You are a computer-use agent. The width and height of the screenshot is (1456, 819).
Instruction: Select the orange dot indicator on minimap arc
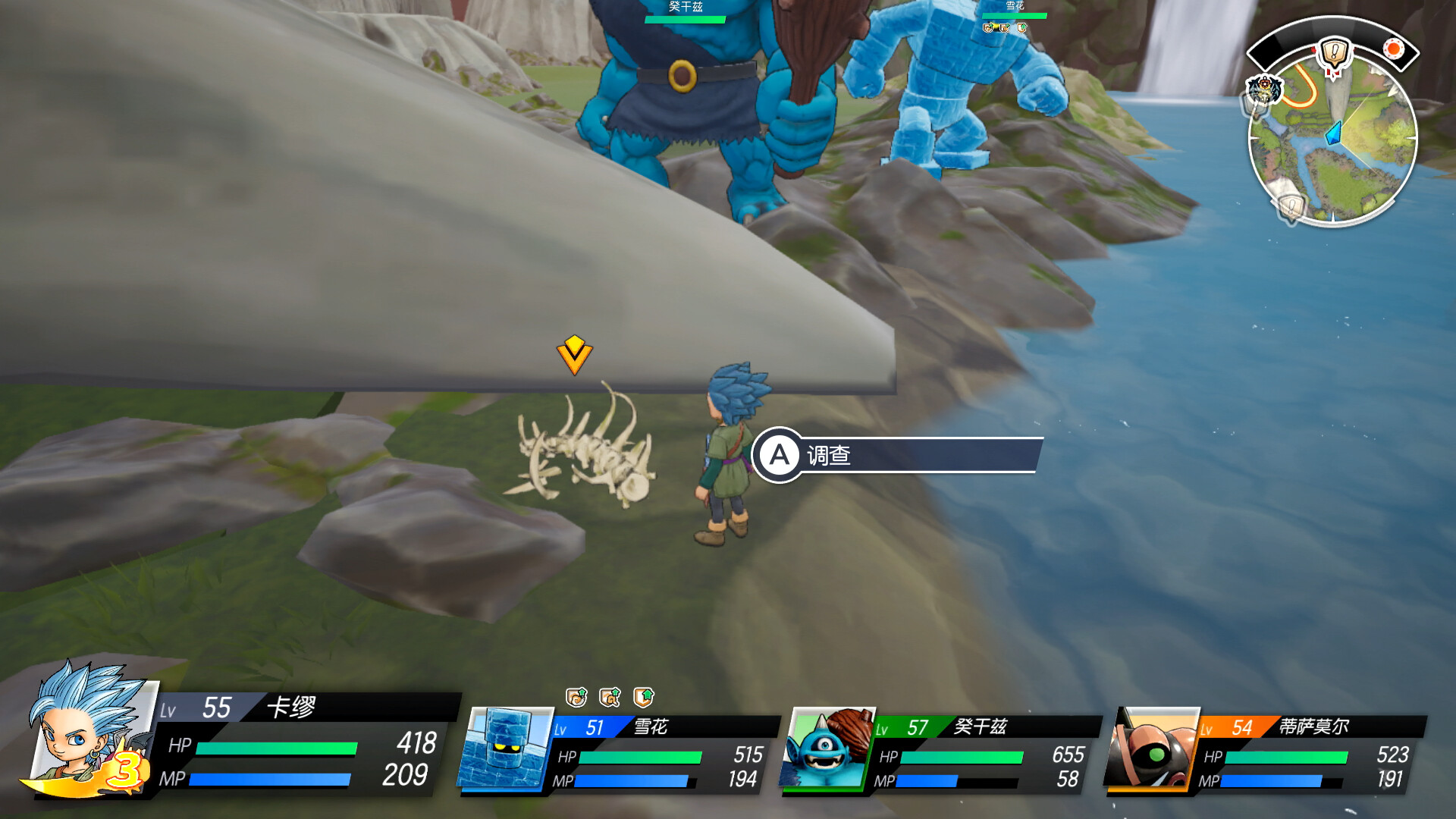[x=1393, y=49]
